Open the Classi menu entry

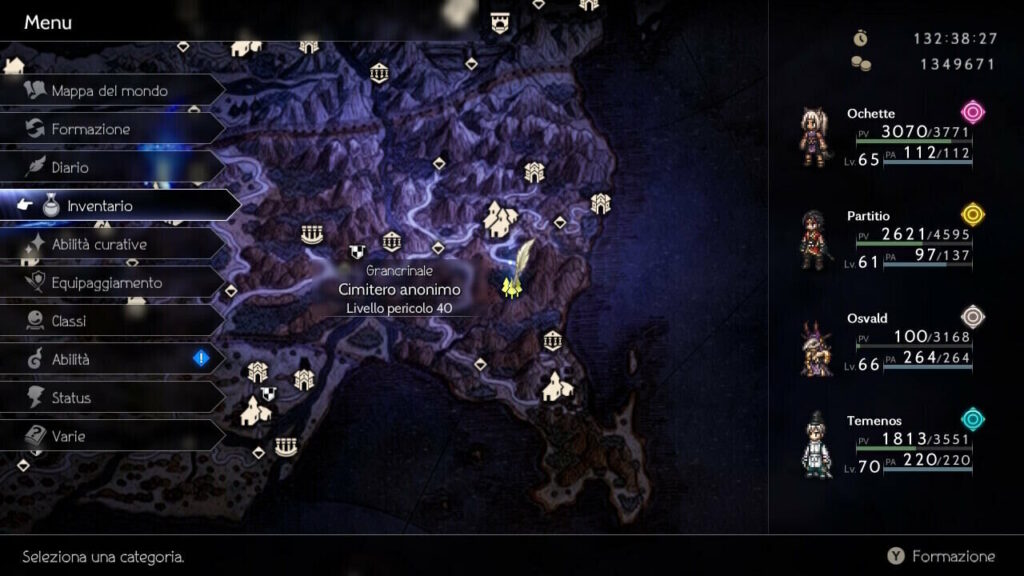click(69, 321)
